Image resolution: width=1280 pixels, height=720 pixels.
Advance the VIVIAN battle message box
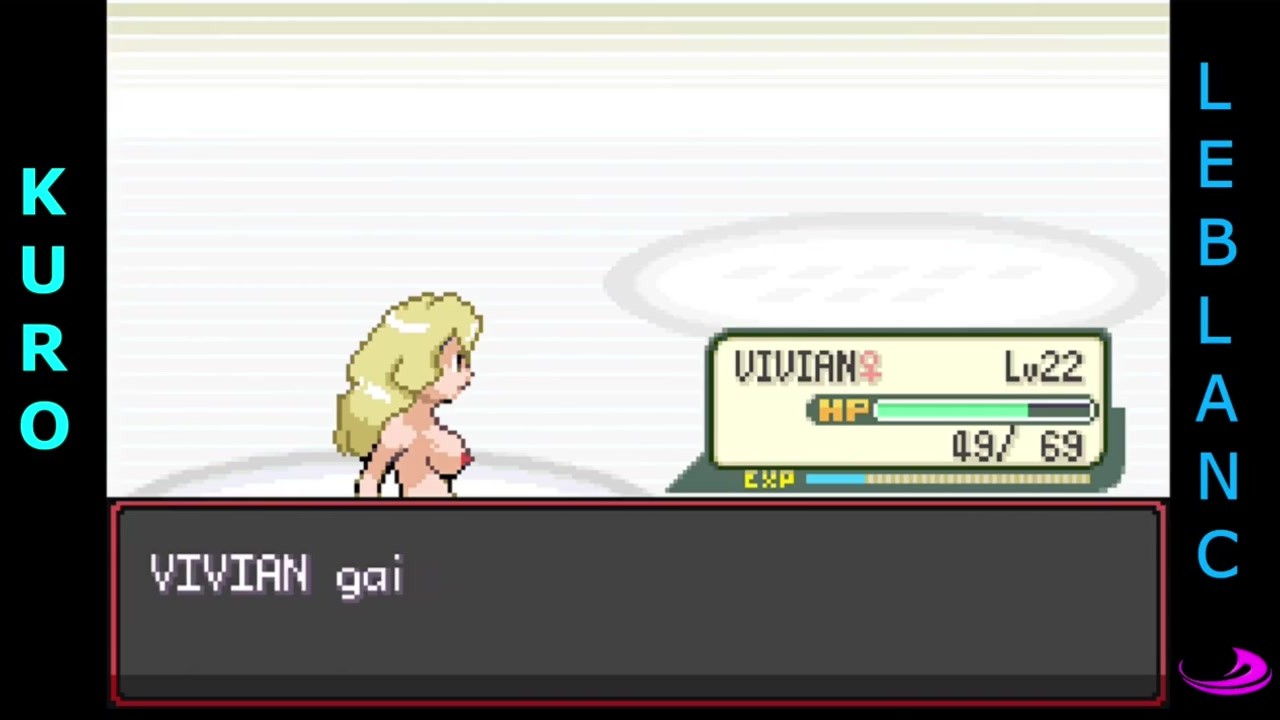pos(638,602)
